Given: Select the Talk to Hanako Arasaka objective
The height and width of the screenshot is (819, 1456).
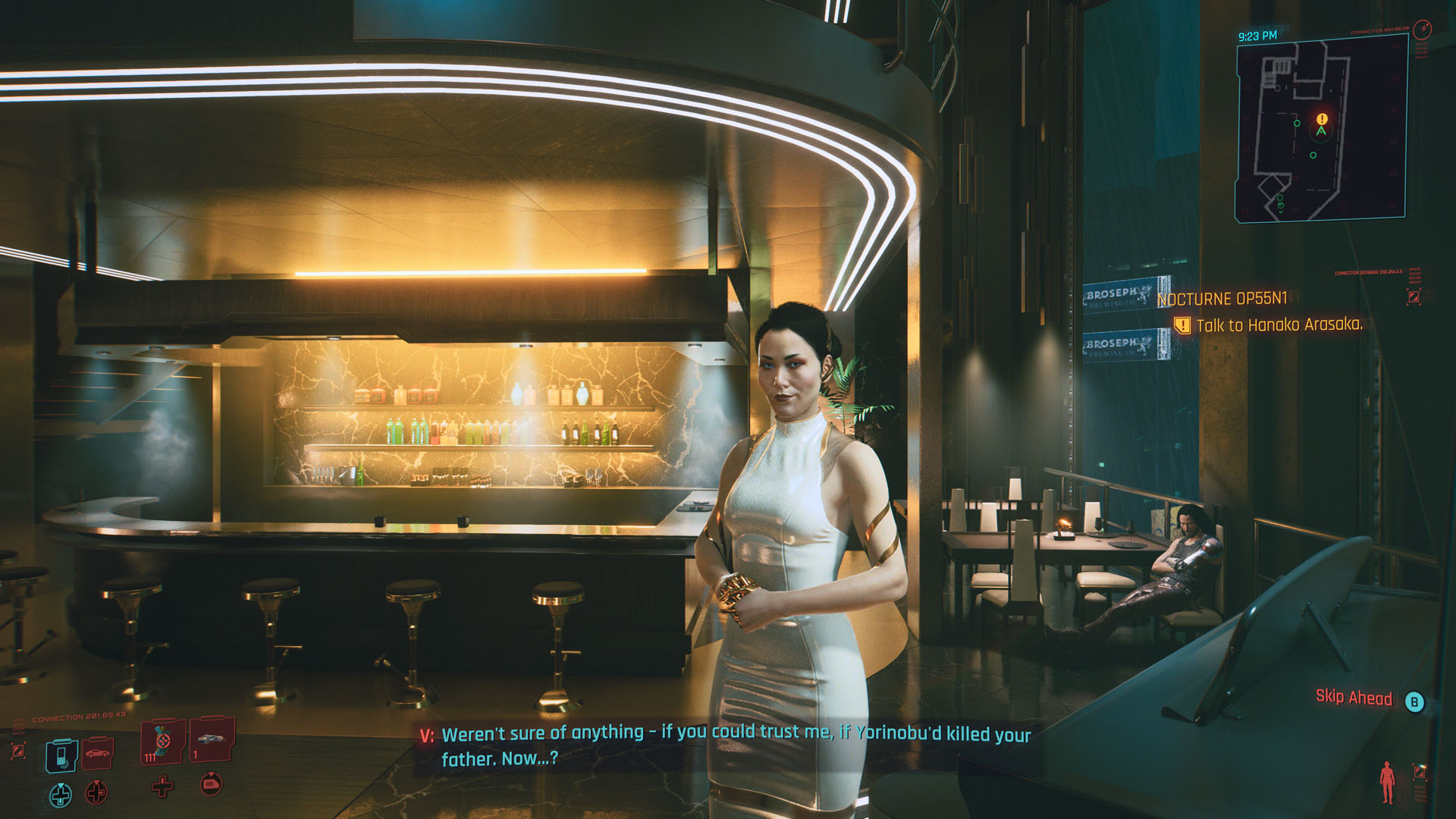Looking at the screenshot, I should click(1279, 325).
